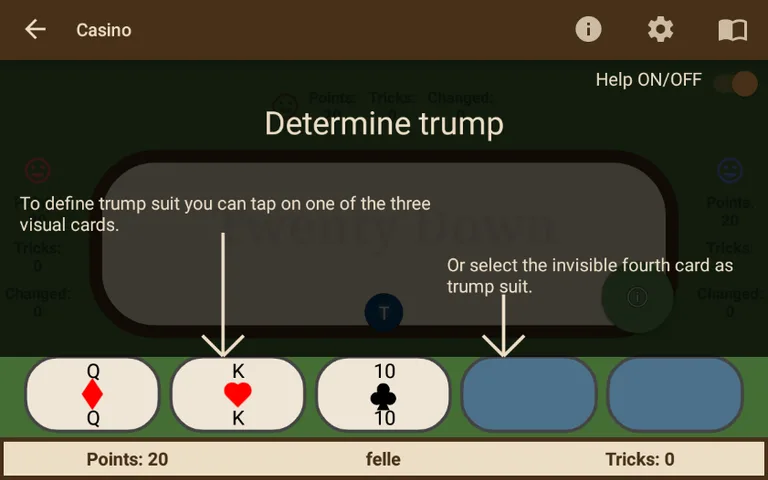Open the info circle icon in toolbar
The image size is (768, 480).
(589, 29)
